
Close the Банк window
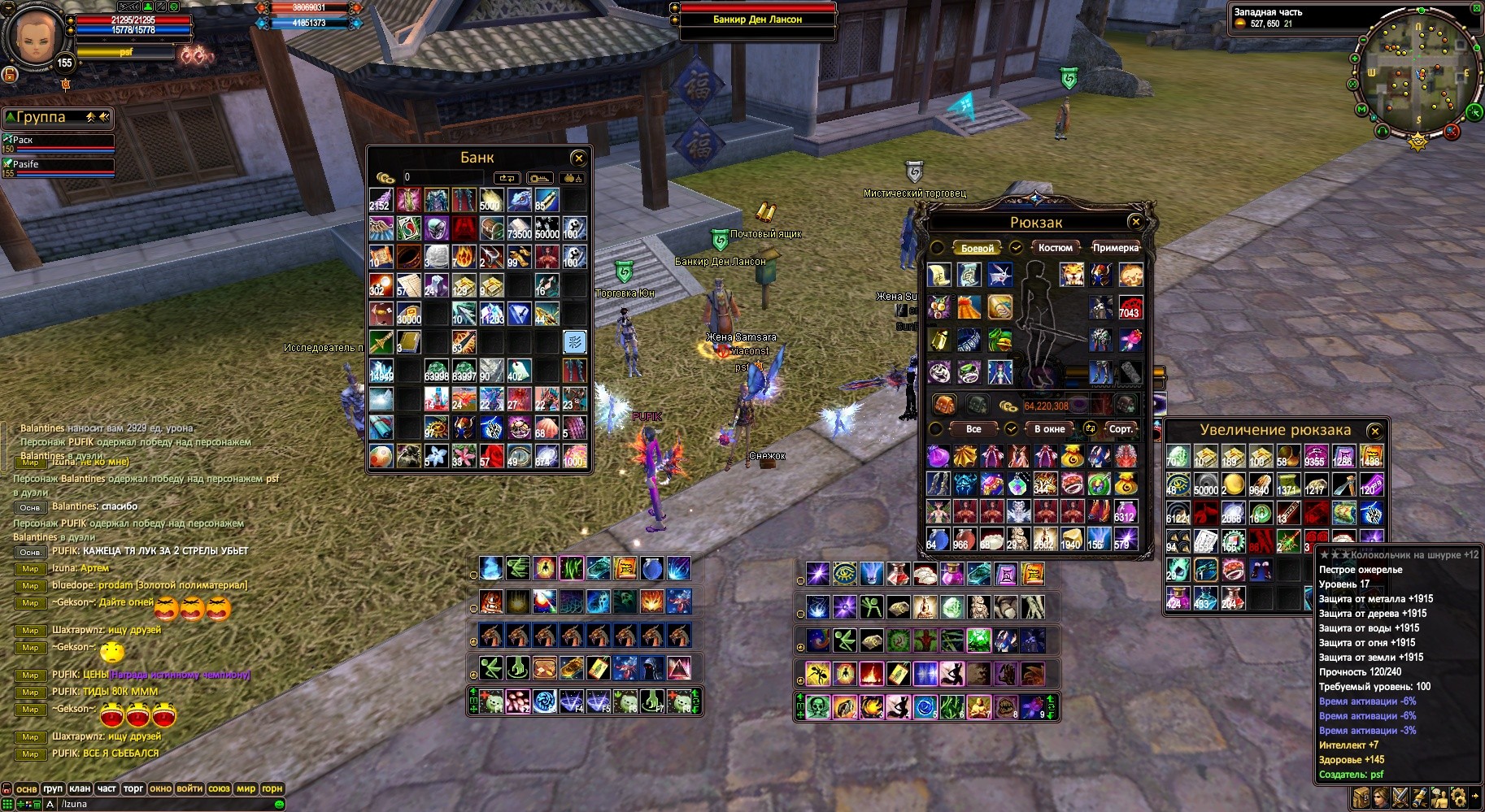point(578,158)
